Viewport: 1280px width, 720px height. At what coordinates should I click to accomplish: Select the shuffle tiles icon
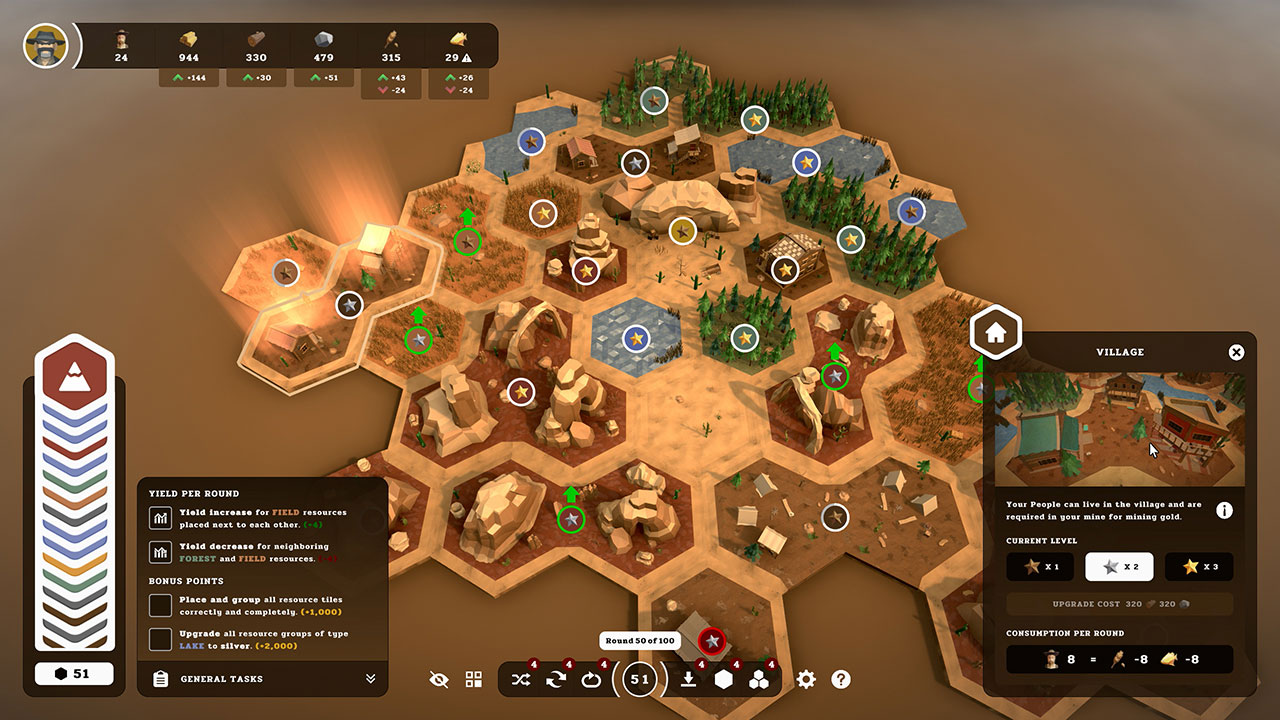(x=520, y=679)
